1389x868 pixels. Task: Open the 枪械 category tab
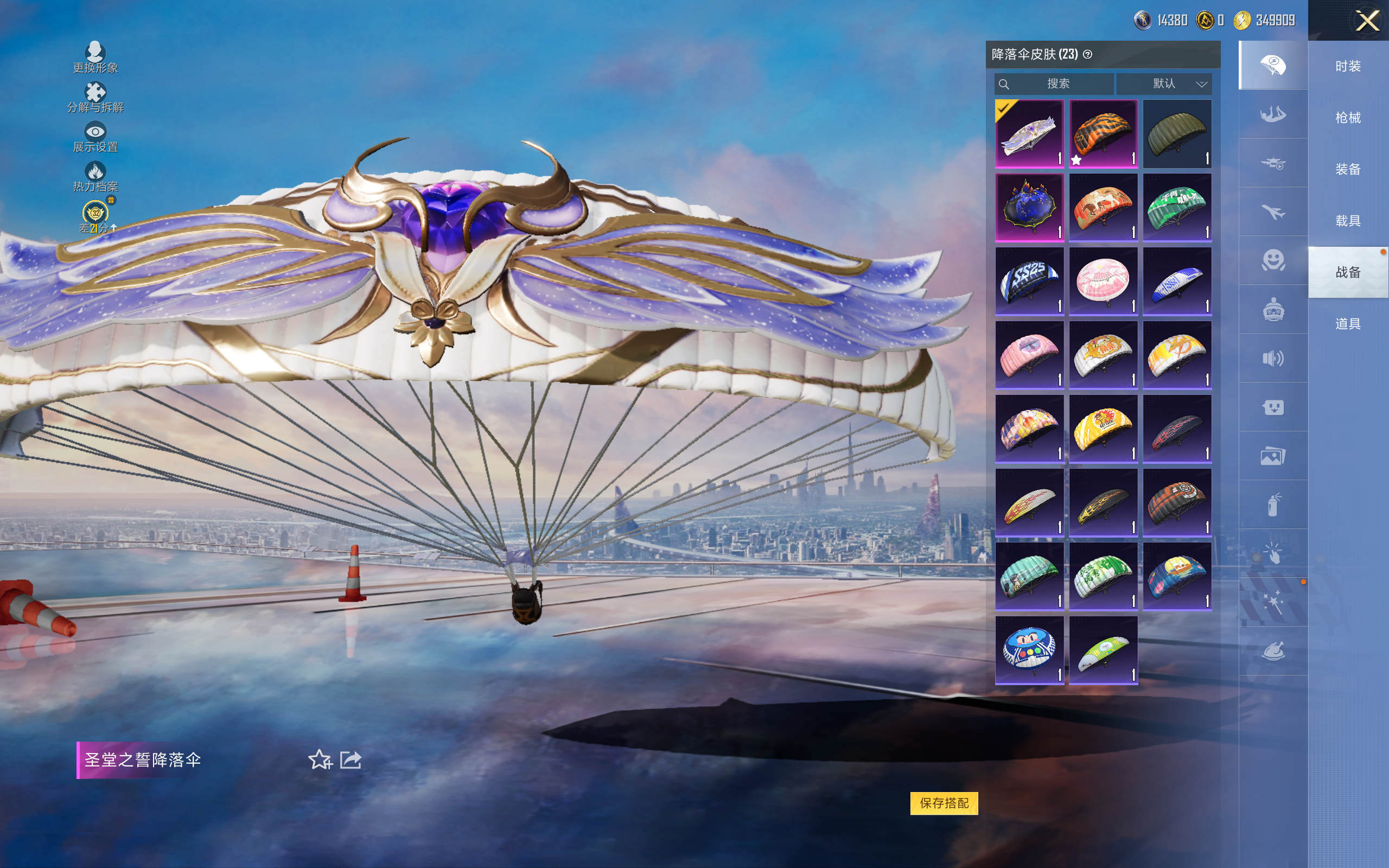[x=1347, y=118]
